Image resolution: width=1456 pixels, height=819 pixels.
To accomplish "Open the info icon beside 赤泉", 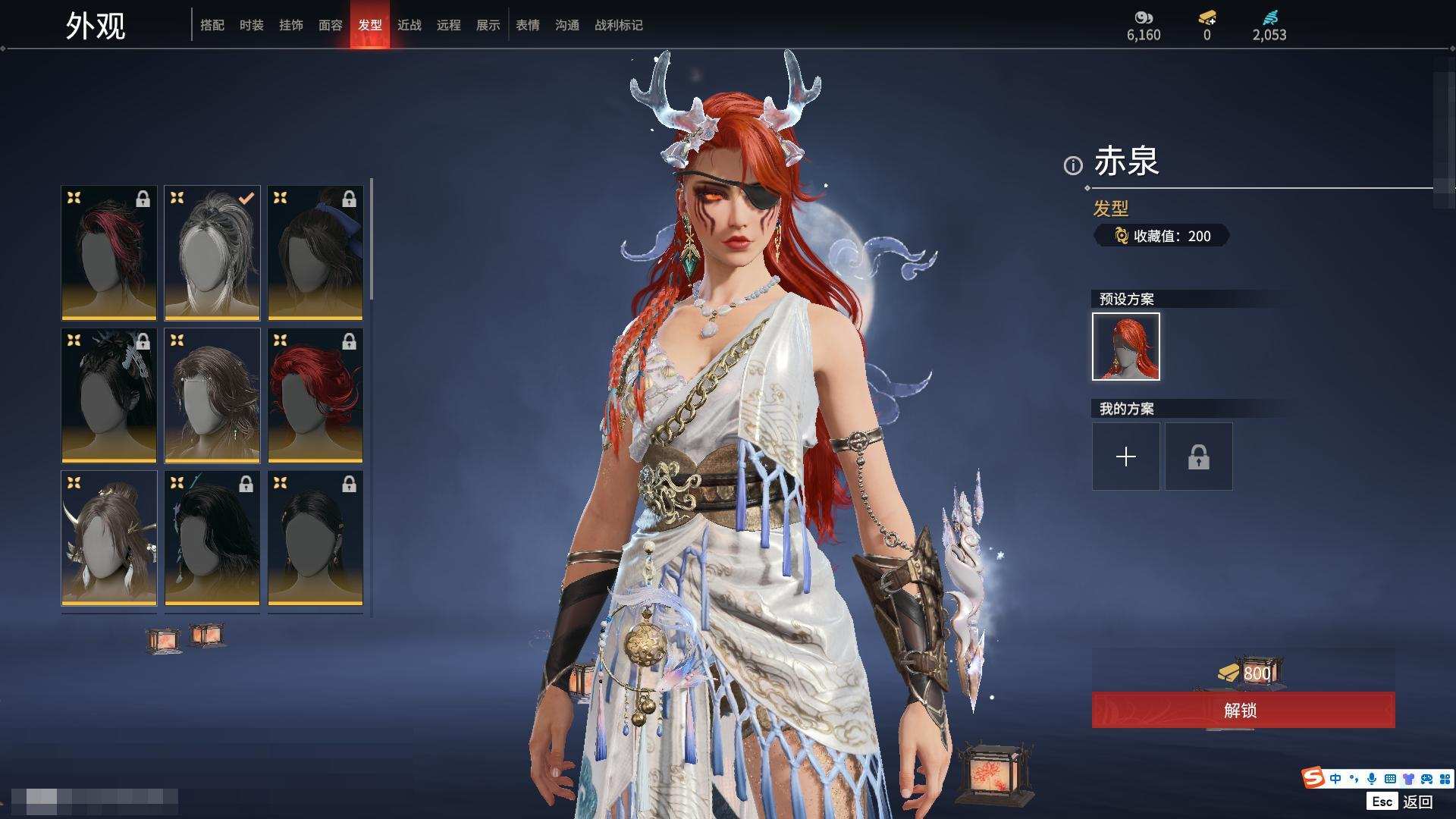I will pos(1072,165).
